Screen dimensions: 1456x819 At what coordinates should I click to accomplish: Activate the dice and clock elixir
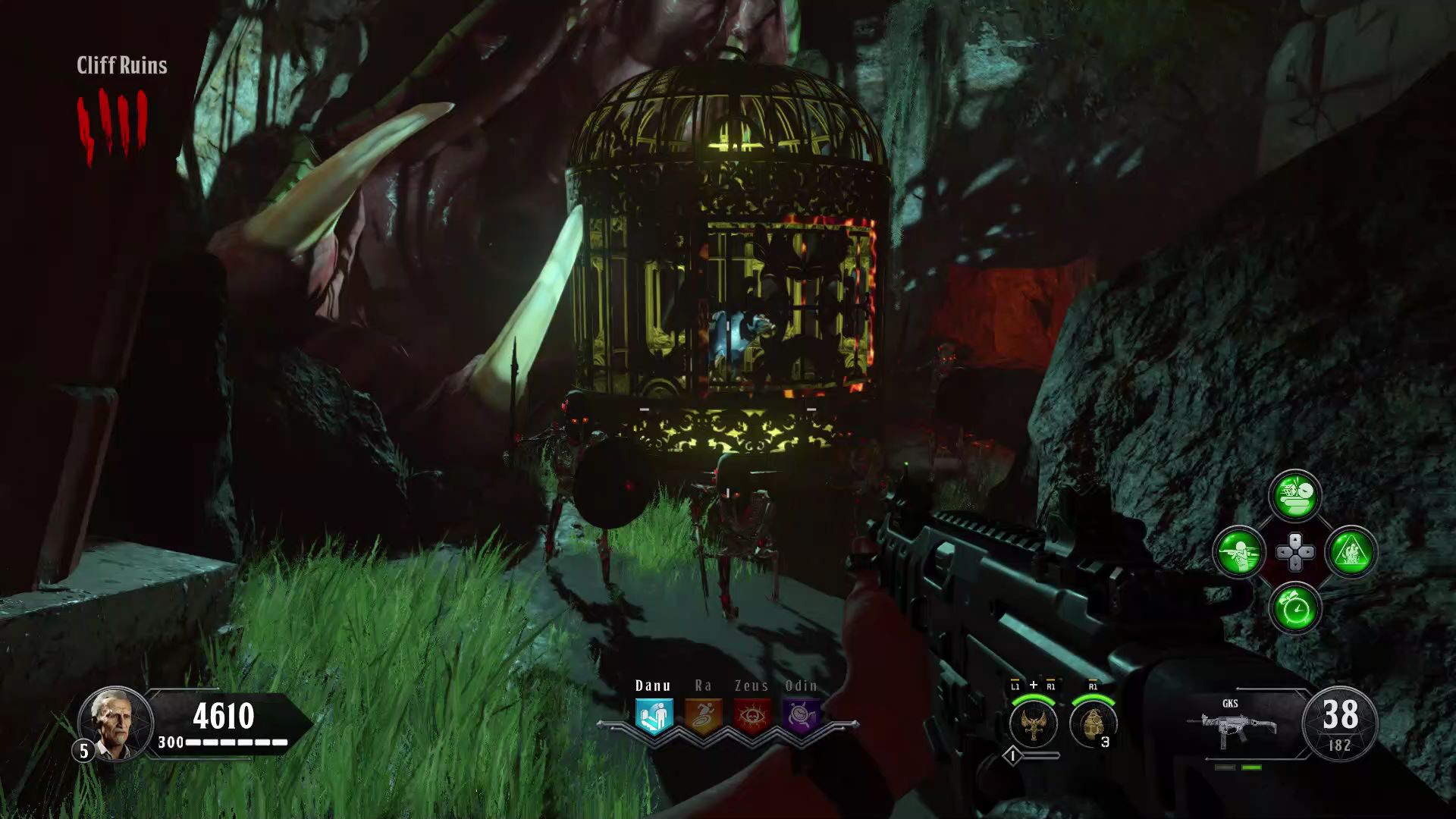click(1294, 496)
